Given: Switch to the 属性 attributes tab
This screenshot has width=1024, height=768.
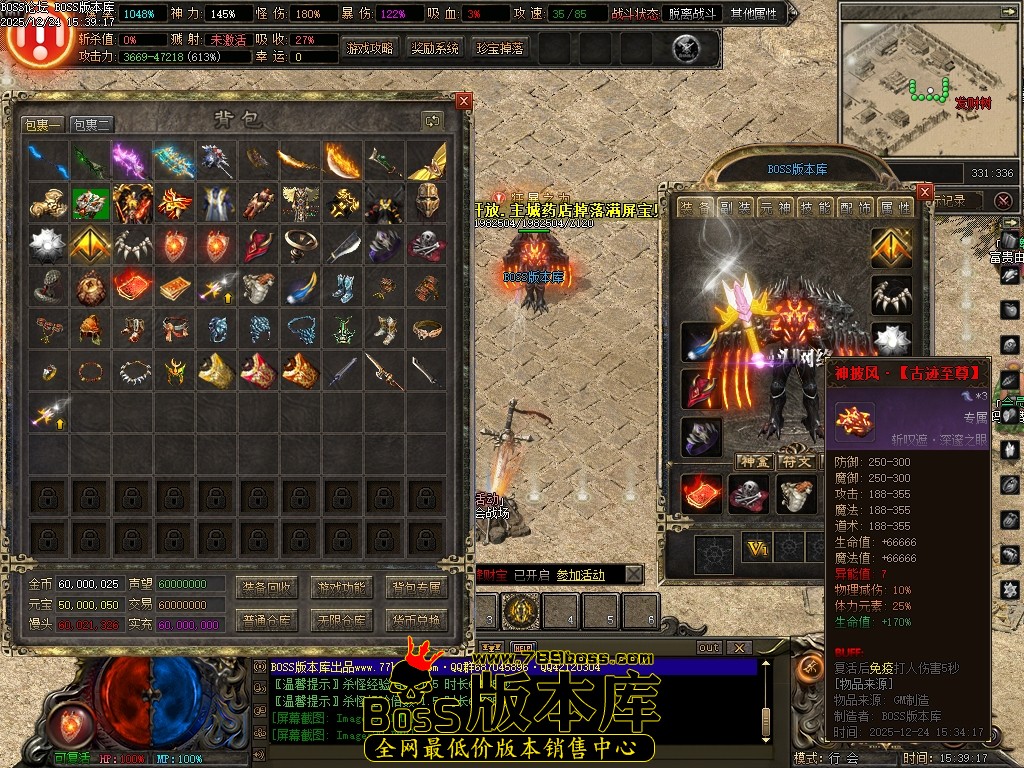Looking at the screenshot, I should tap(894, 207).
